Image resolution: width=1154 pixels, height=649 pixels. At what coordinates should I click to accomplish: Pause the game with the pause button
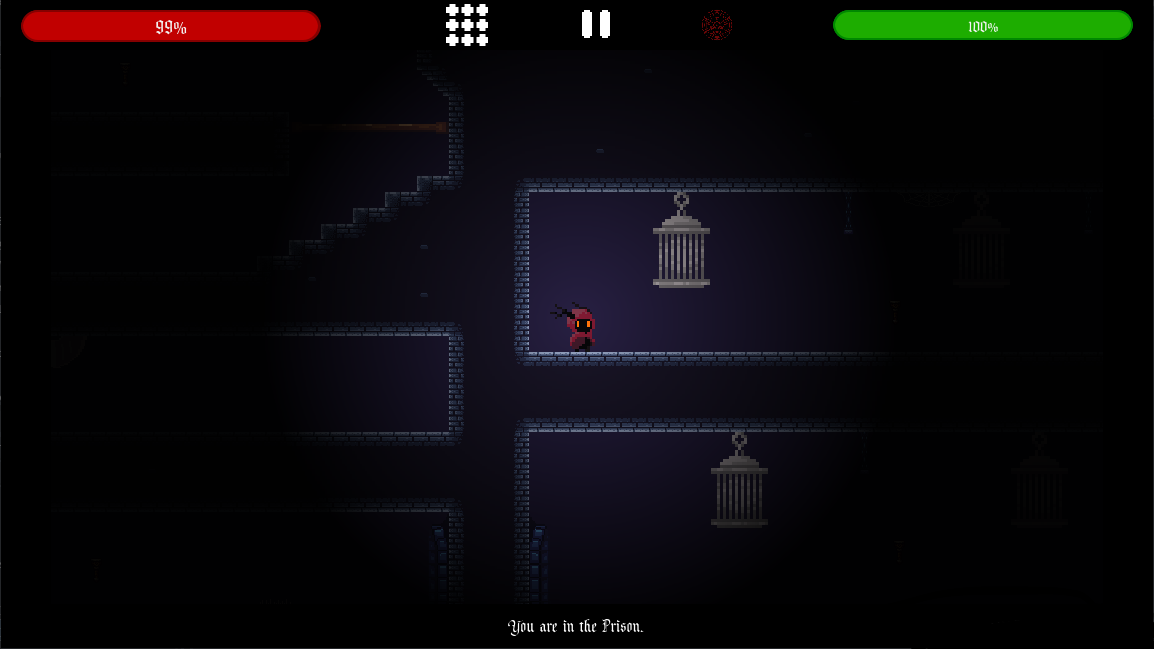coord(596,24)
